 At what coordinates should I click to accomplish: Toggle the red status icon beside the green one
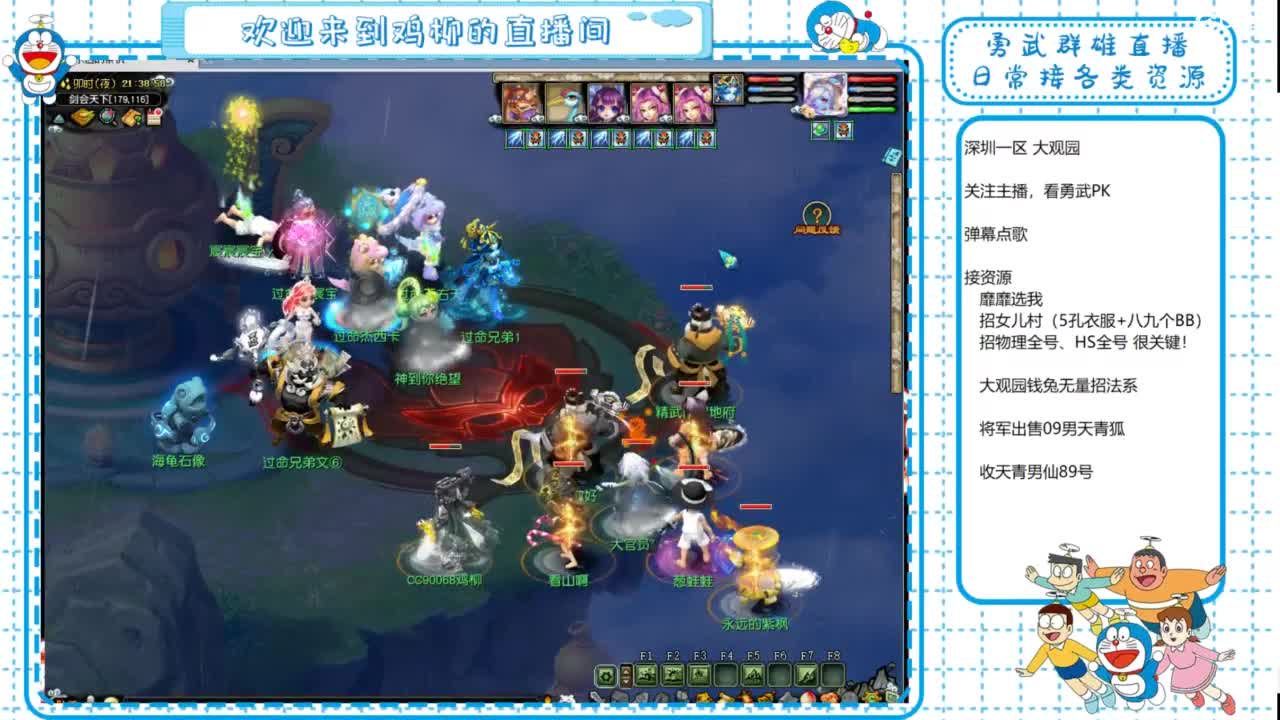tap(843, 132)
